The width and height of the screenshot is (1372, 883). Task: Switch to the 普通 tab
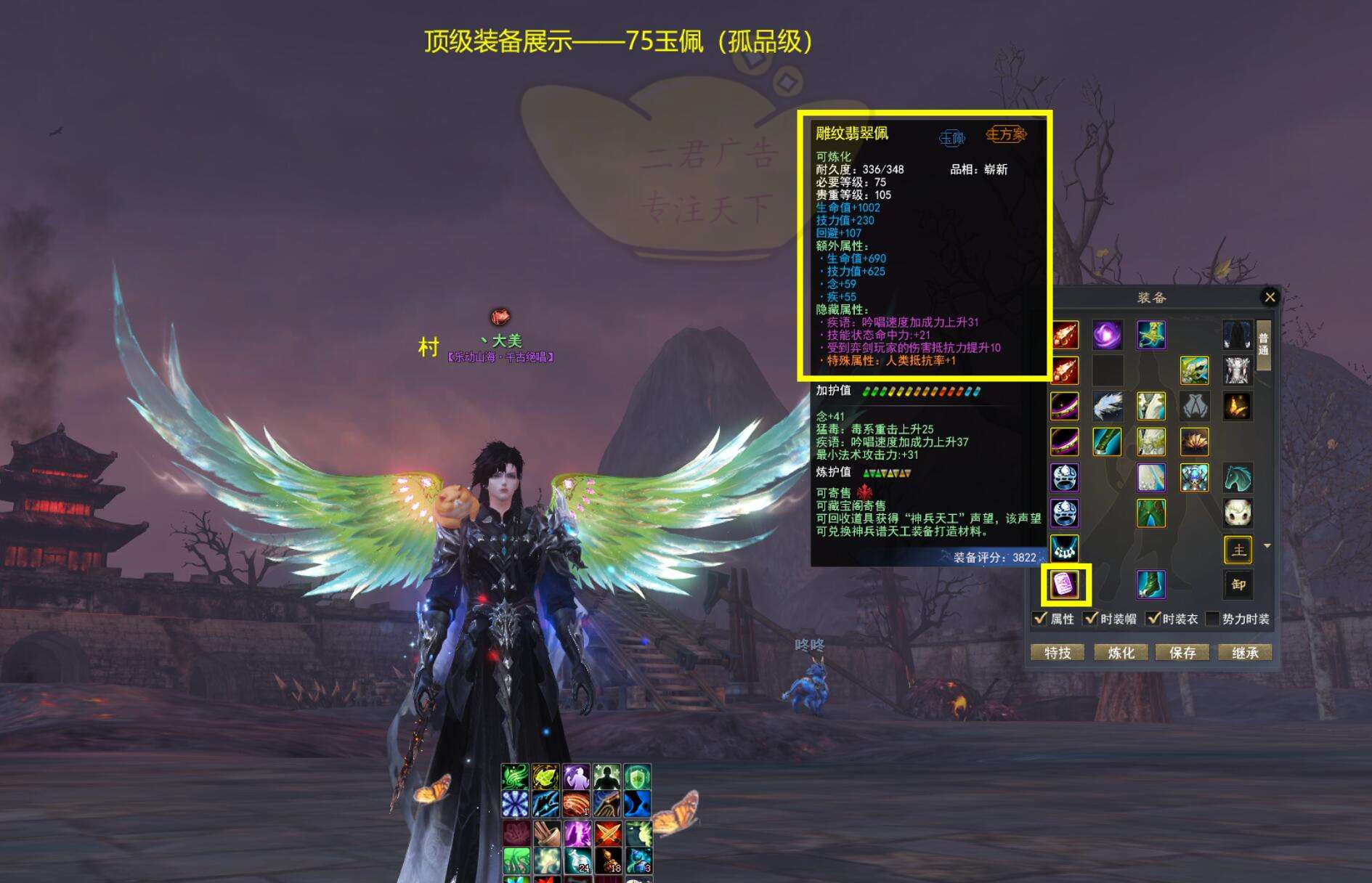tap(1264, 344)
